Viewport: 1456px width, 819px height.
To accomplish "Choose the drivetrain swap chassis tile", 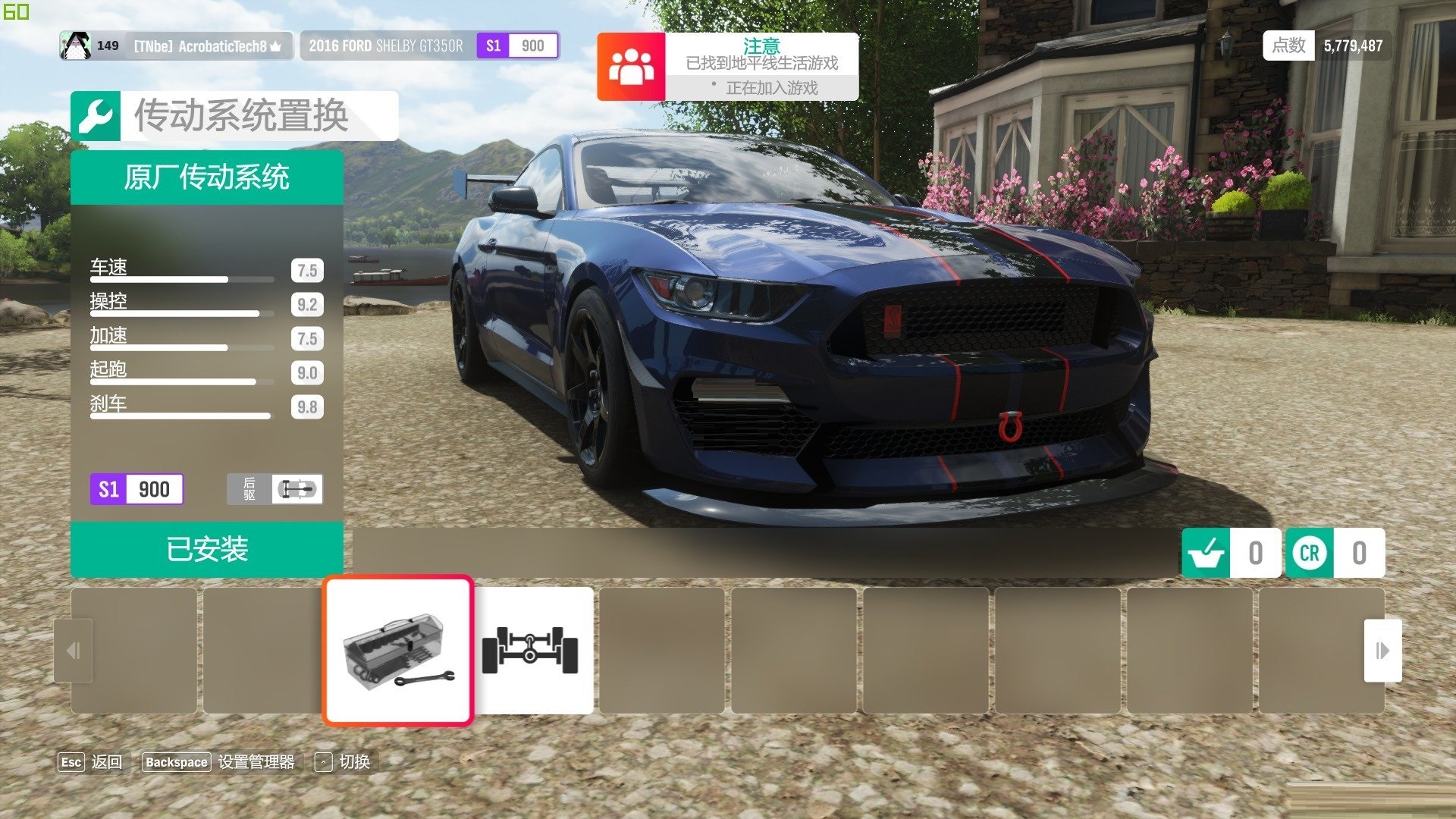I will click(x=531, y=651).
